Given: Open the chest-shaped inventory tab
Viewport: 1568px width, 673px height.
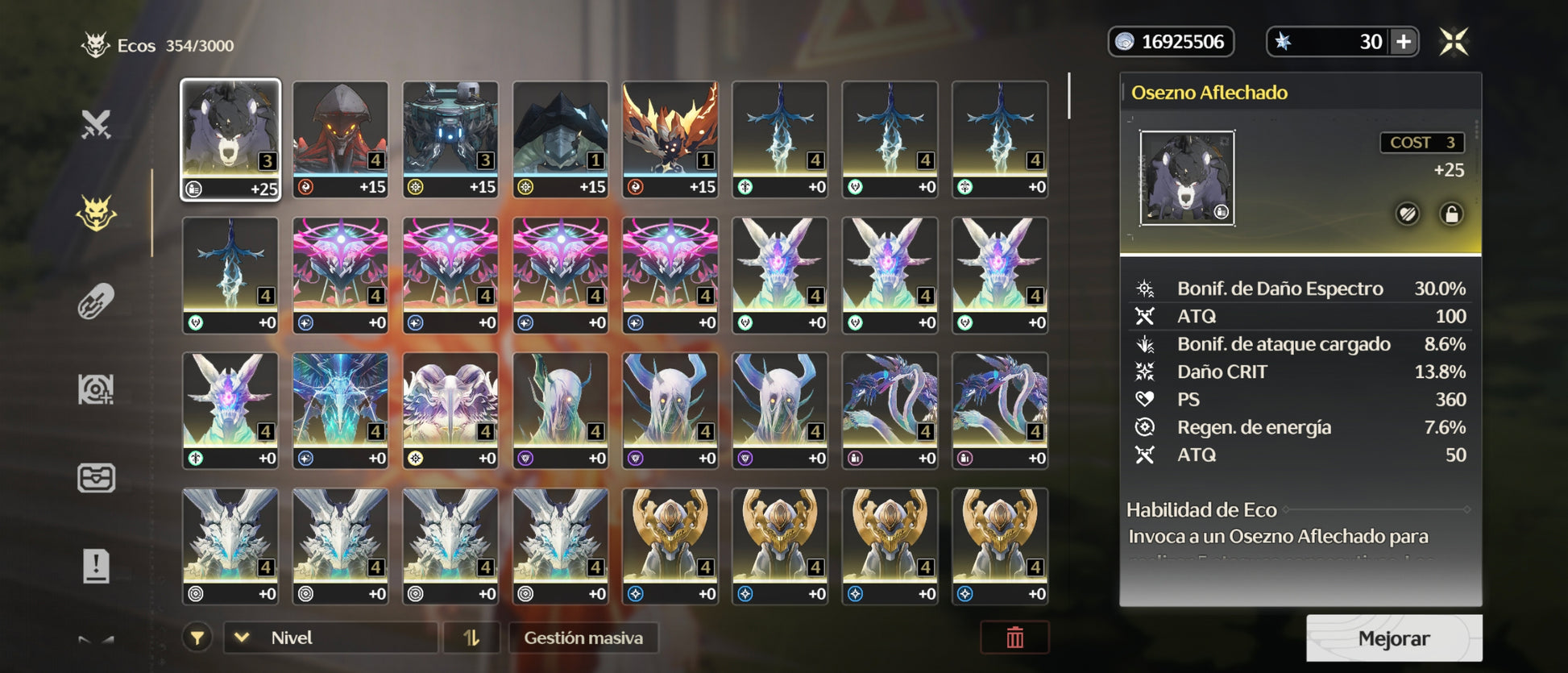Looking at the screenshot, I should (96, 478).
